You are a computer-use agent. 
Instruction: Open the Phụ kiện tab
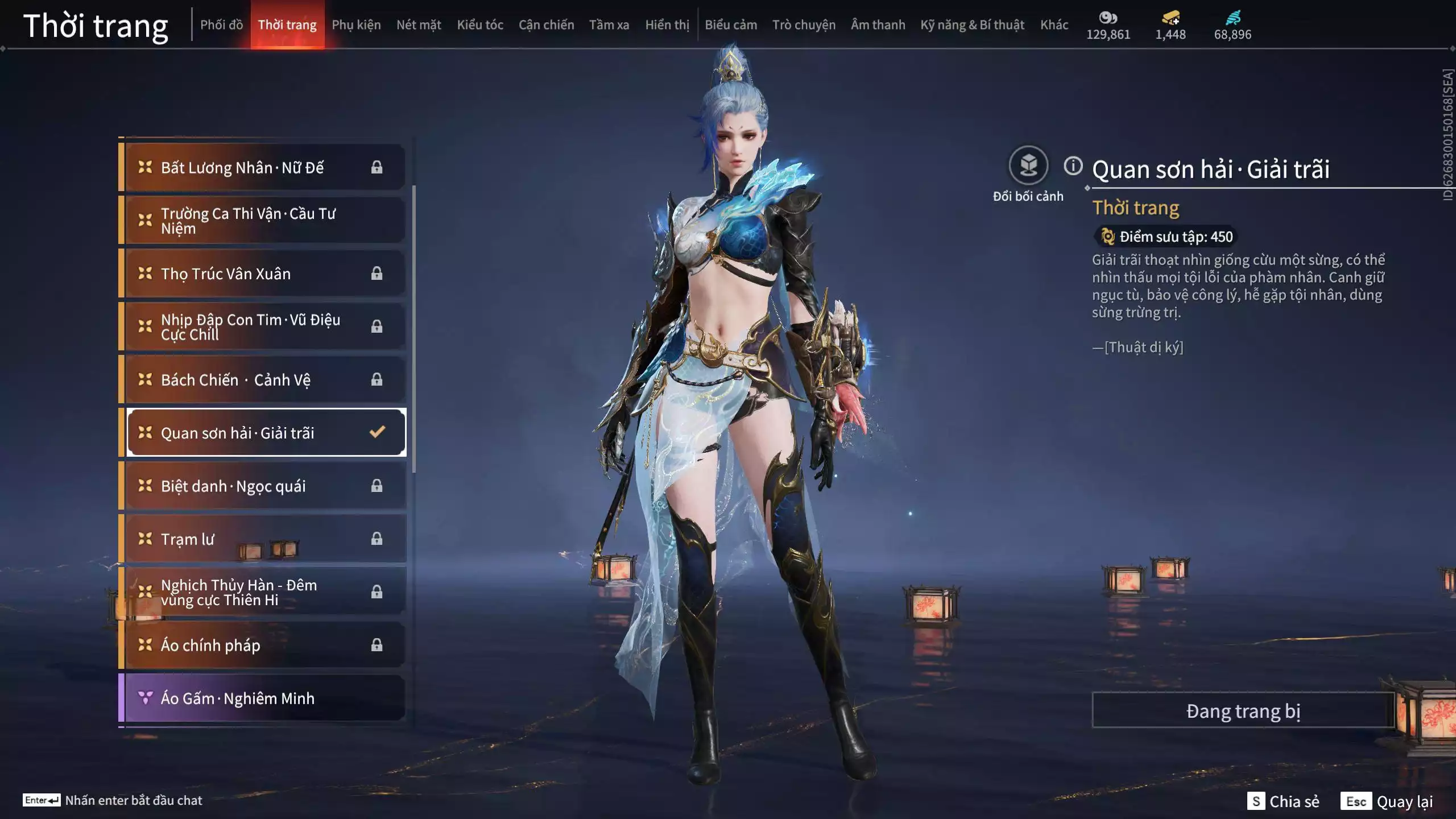coord(356,25)
